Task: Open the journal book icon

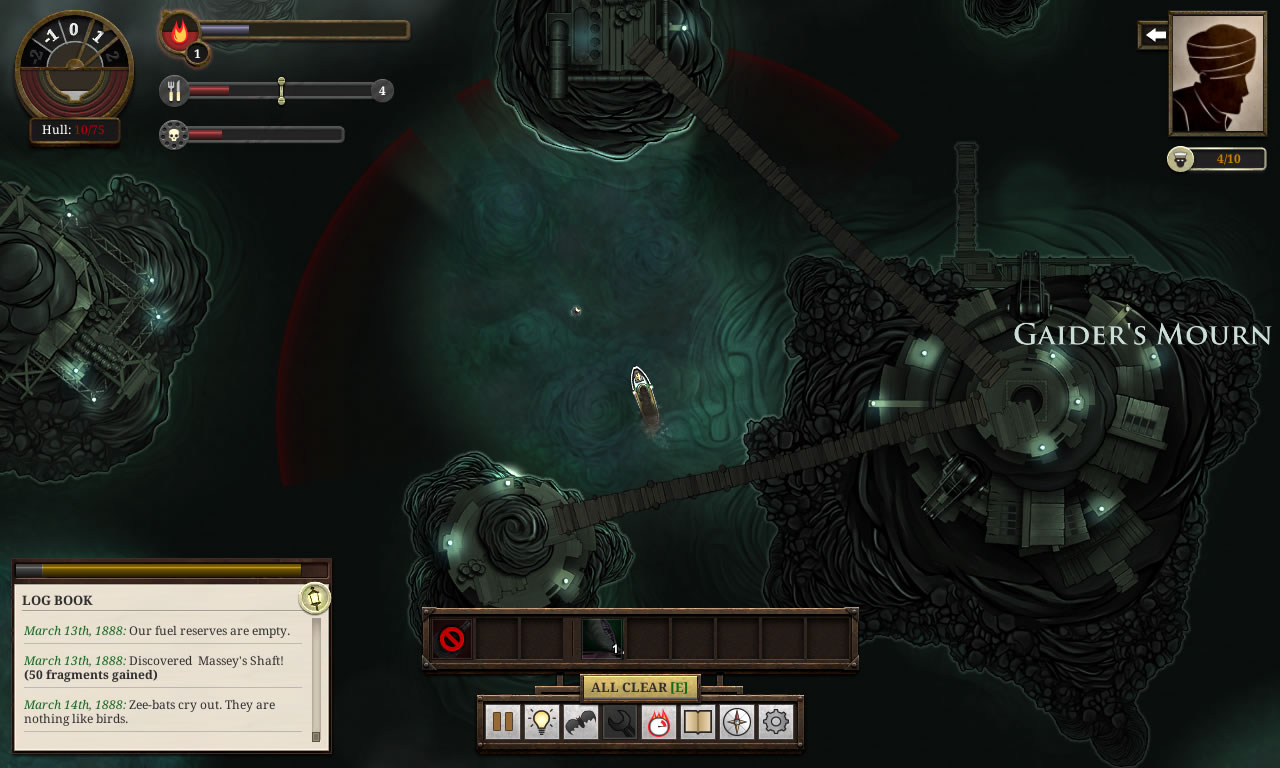Action: (697, 721)
